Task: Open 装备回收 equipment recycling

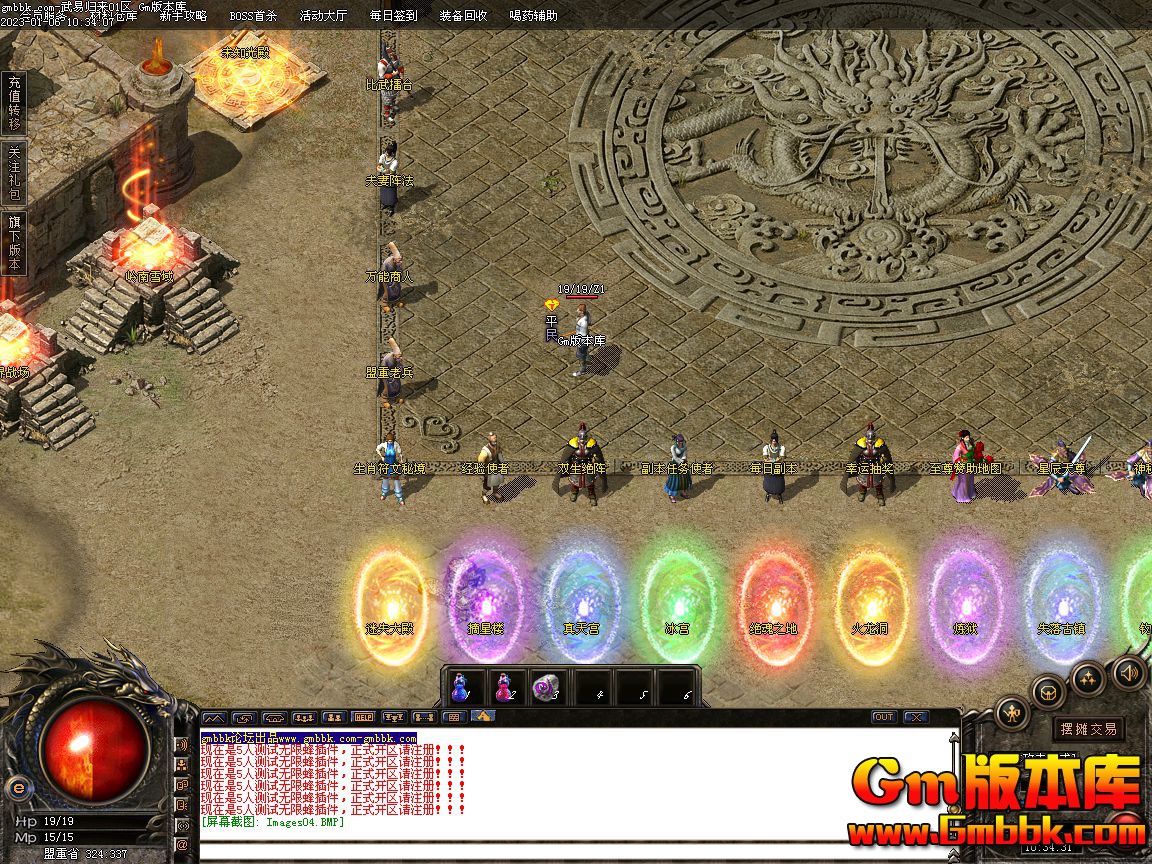Action: click(463, 16)
